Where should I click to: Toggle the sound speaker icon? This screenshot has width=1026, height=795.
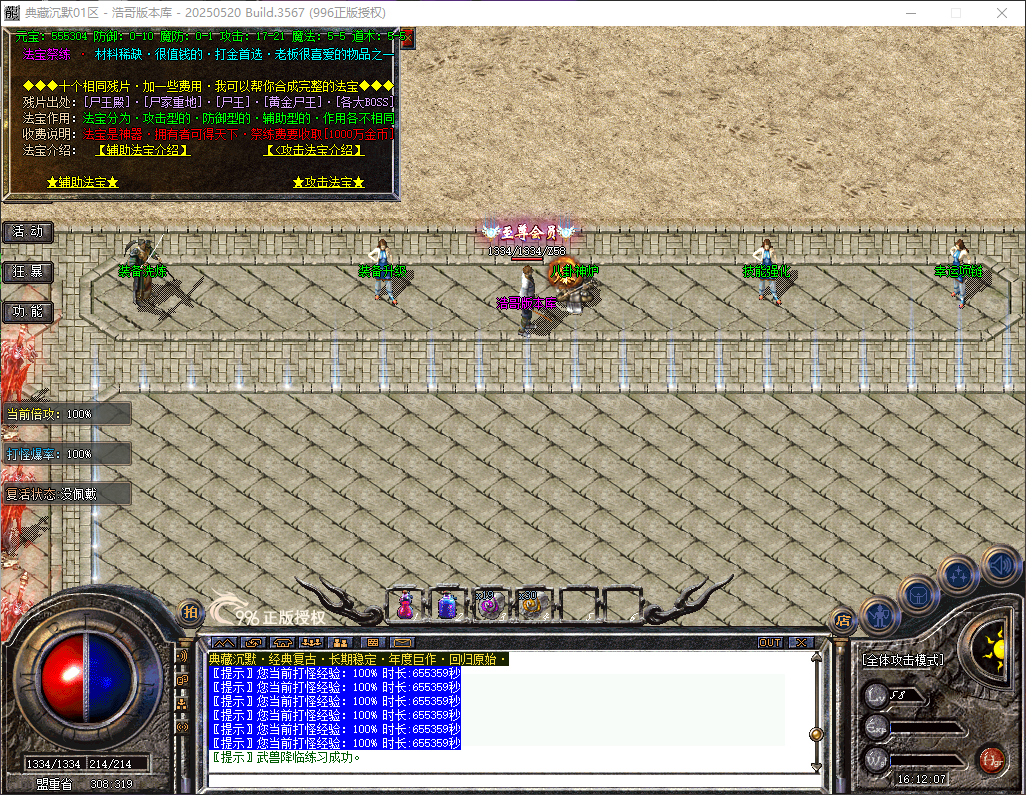click(999, 564)
